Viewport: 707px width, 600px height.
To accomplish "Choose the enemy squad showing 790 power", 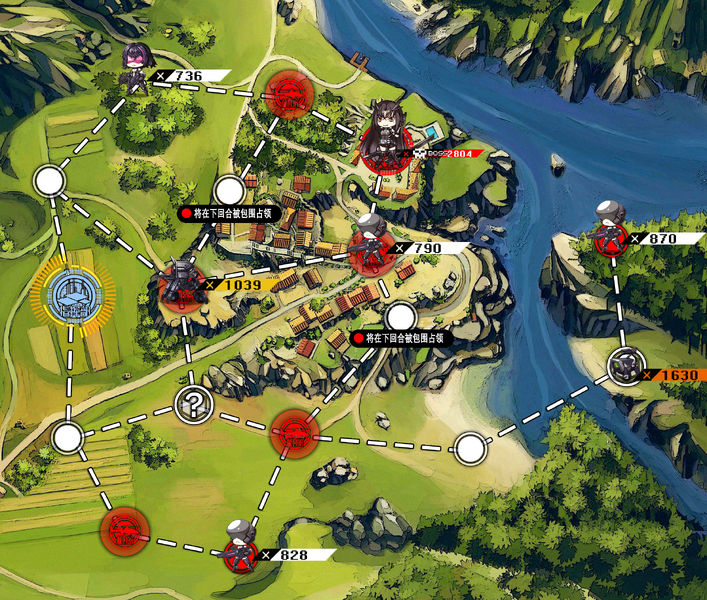I will point(370,245).
